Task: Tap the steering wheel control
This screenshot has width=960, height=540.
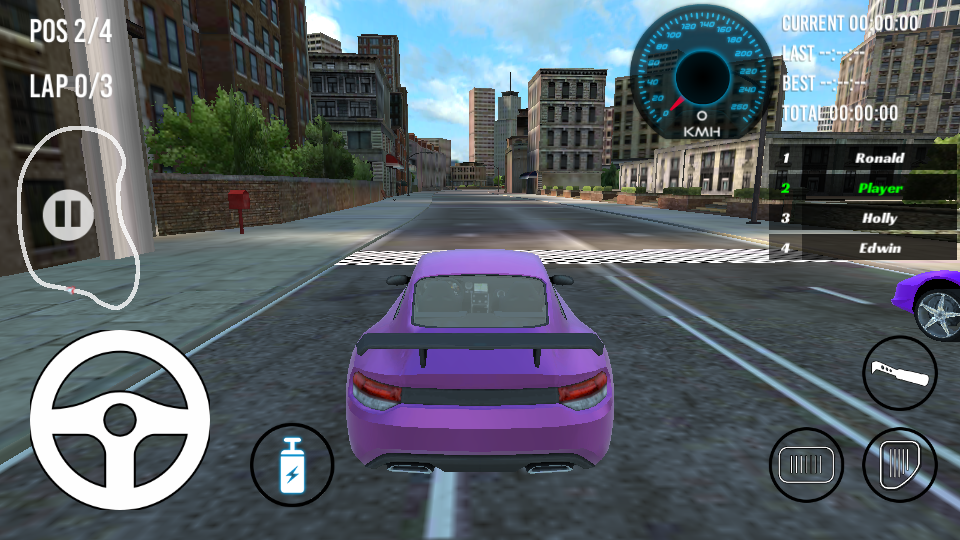Action: tap(120, 419)
